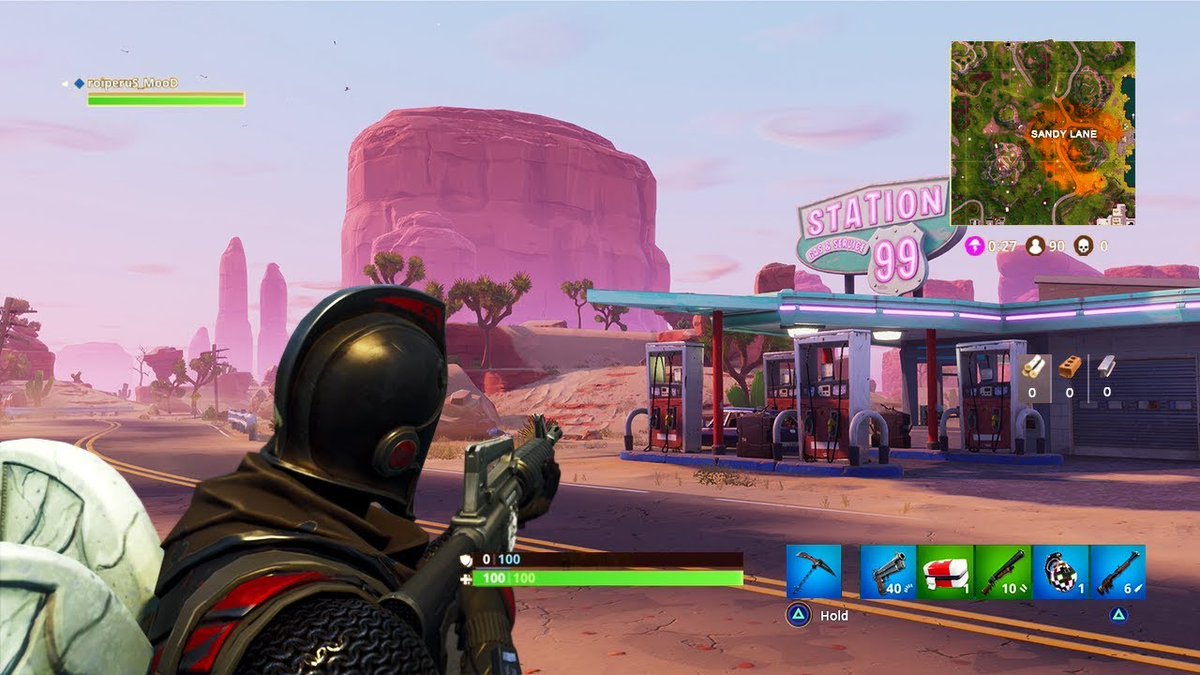Click the players remaining icon
Image resolution: width=1200 pixels, height=675 pixels.
pos(1035,245)
